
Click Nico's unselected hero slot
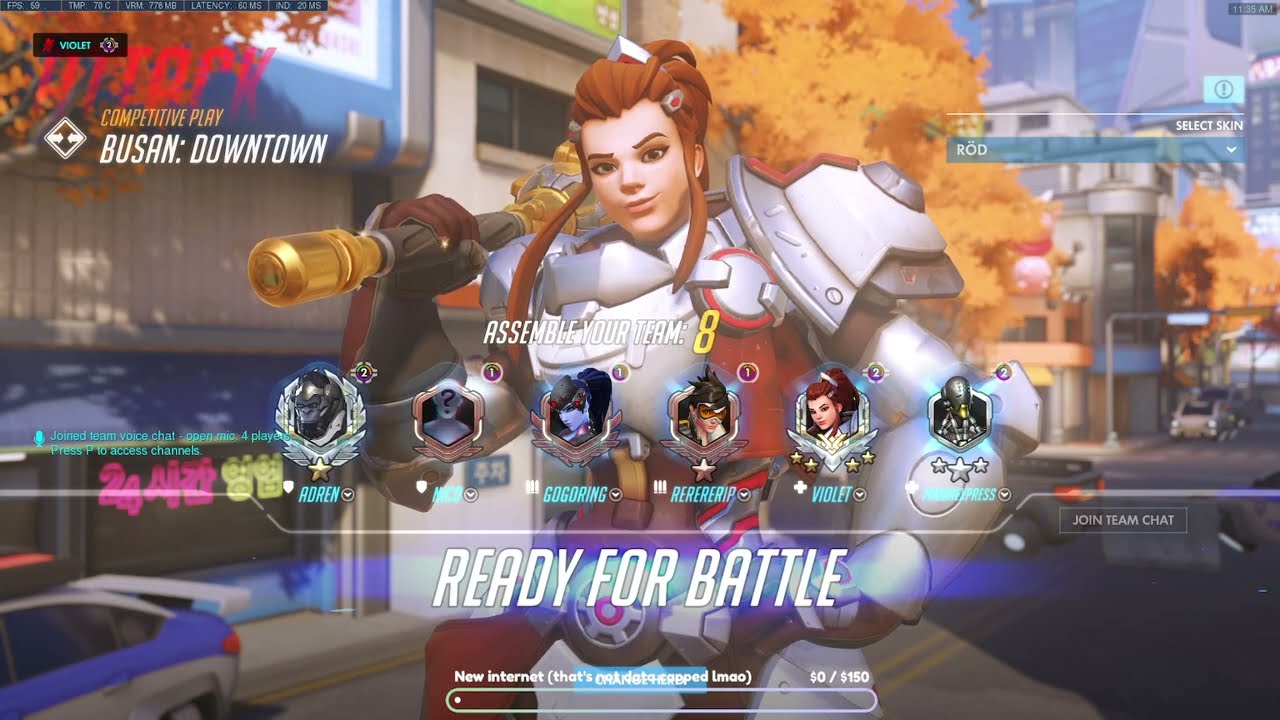pos(448,415)
